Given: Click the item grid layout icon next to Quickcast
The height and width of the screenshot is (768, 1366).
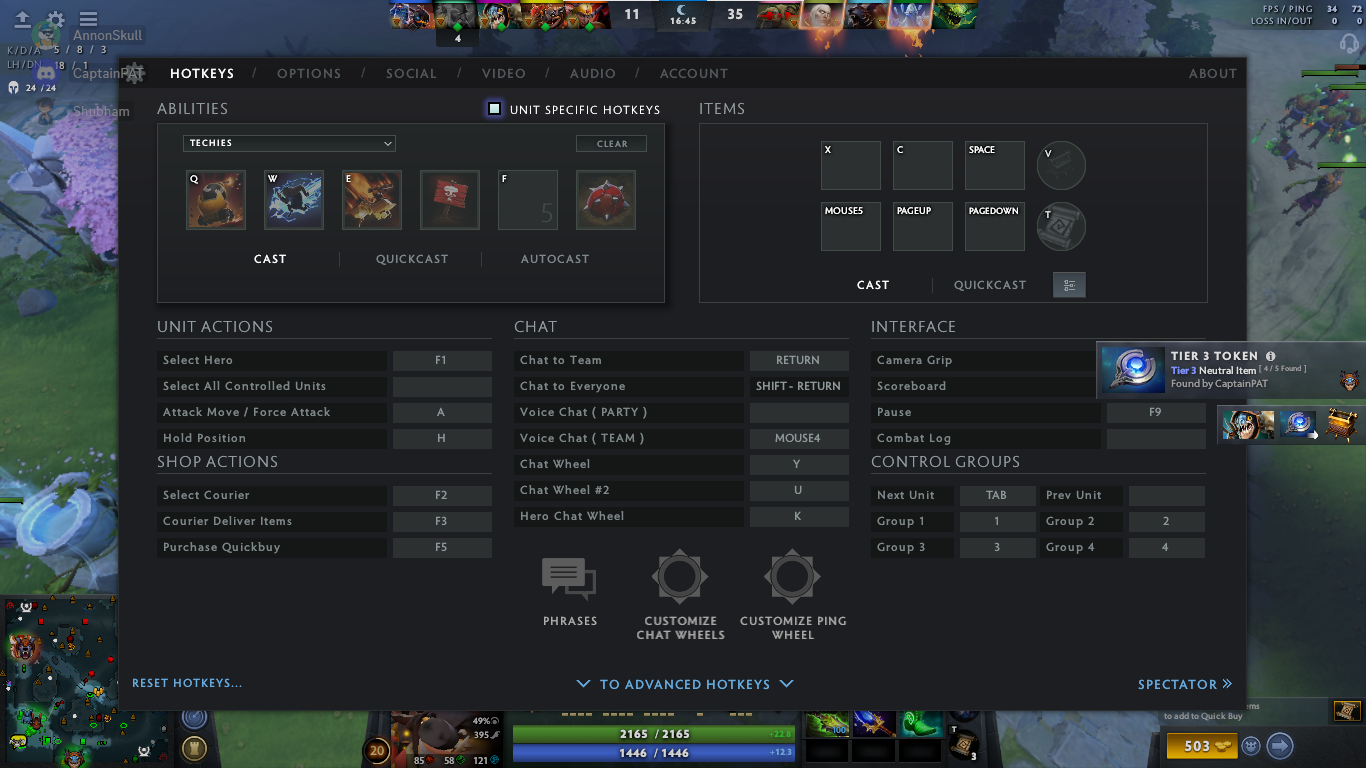Looking at the screenshot, I should pos(1068,284).
